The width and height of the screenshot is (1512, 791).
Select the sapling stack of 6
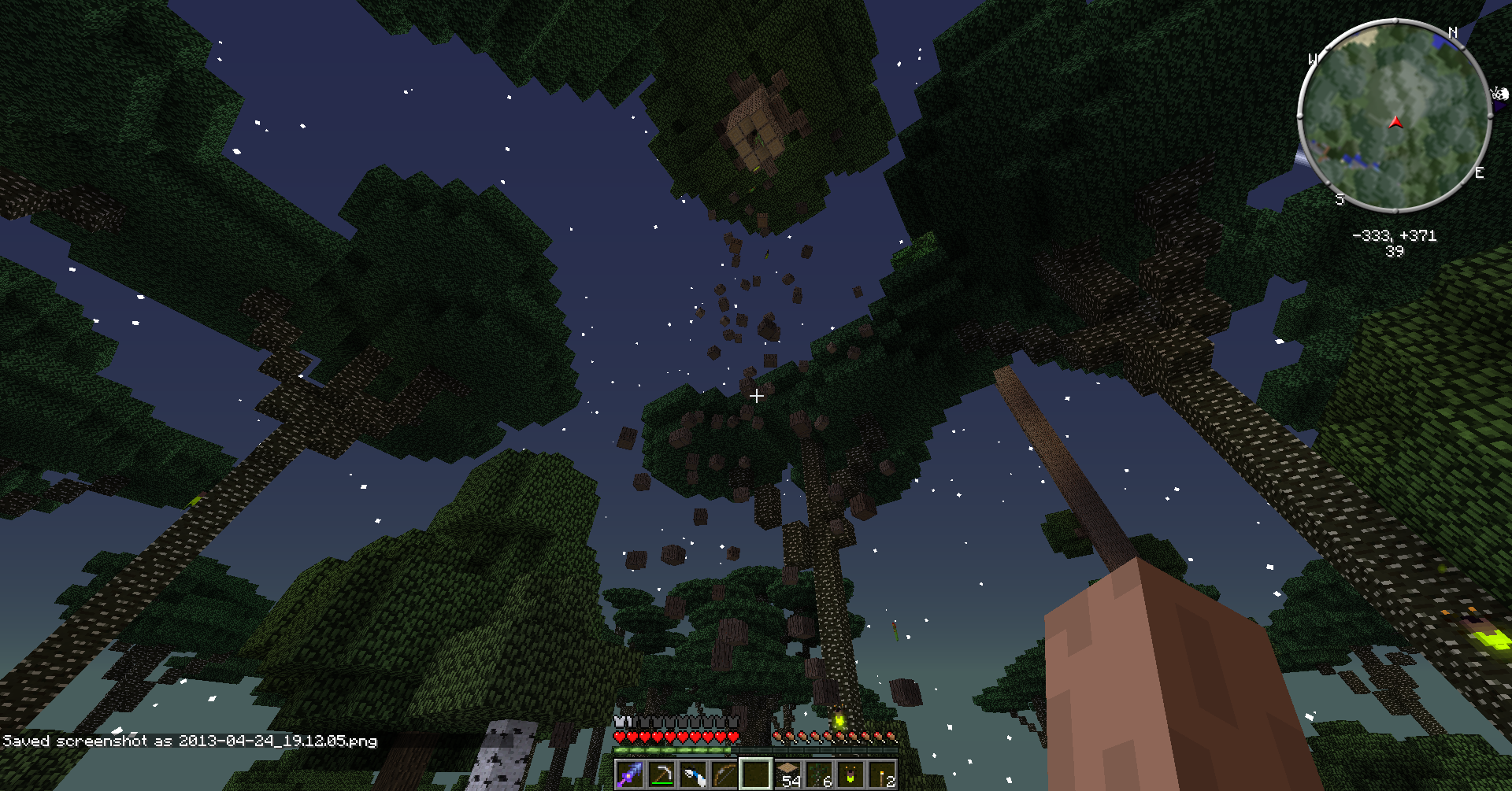point(819,774)
